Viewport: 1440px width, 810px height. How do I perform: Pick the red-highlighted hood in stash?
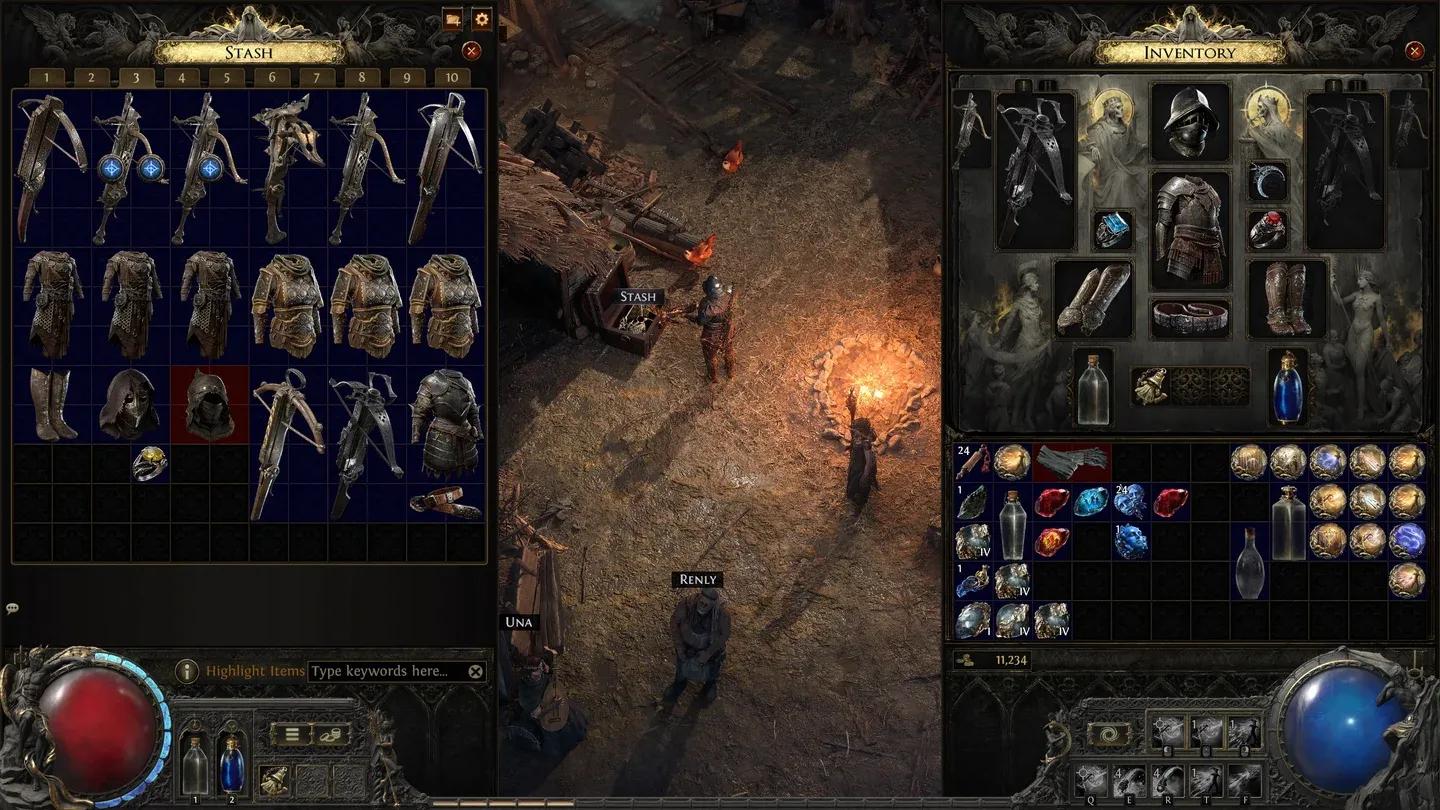click(209, 404)
